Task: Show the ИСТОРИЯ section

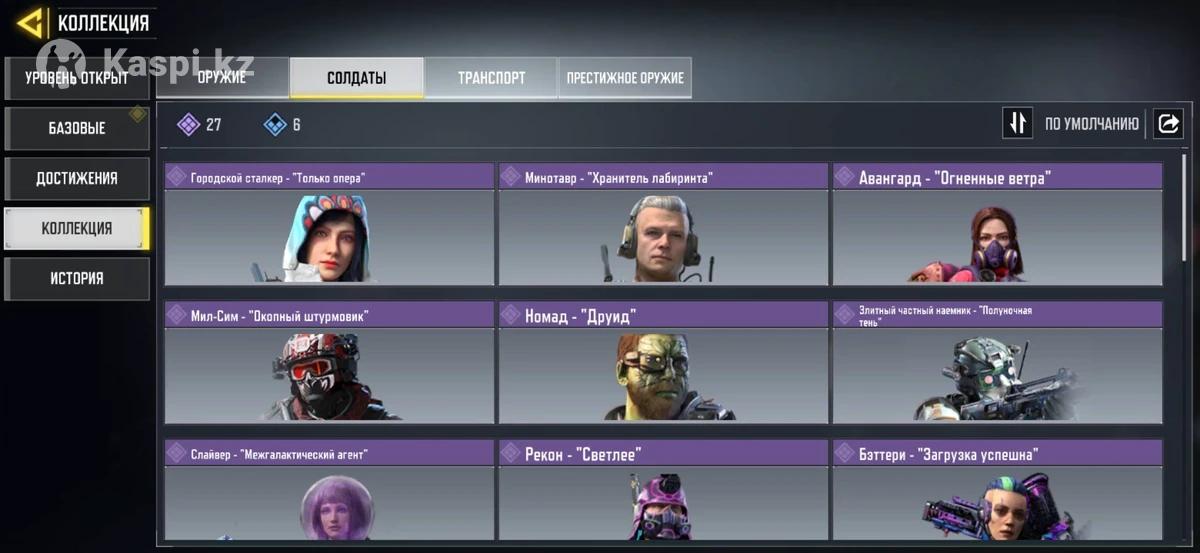Action: pyautogui.click(x=77, y=278)
